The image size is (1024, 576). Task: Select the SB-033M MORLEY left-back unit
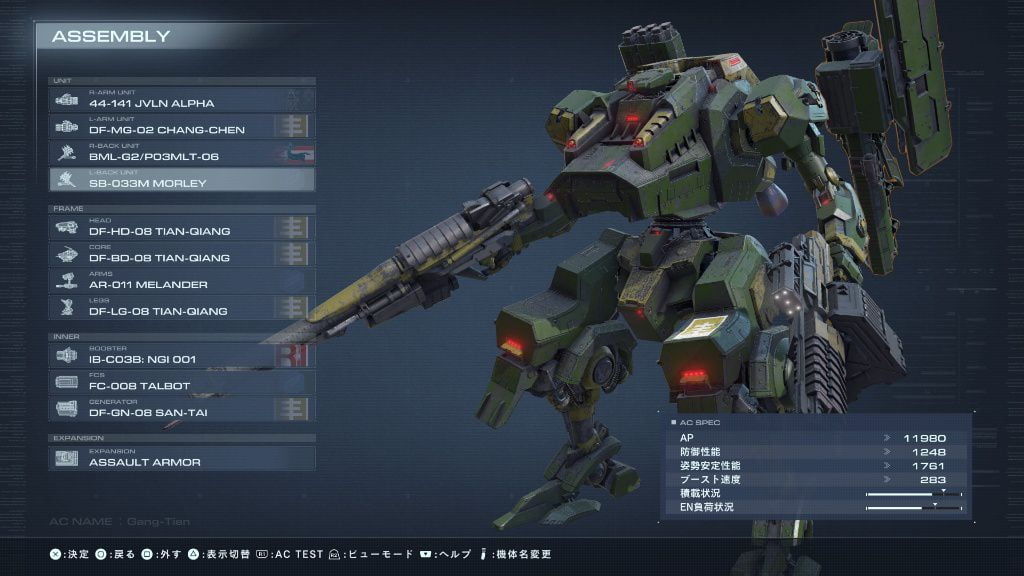[x=182, y=180]
